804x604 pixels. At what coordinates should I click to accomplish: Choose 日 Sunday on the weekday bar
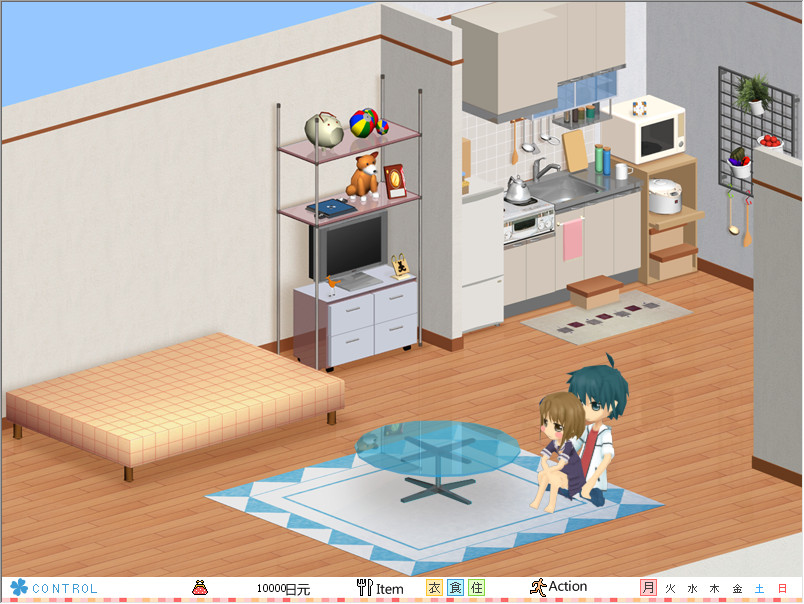click(x=782, y=588)
